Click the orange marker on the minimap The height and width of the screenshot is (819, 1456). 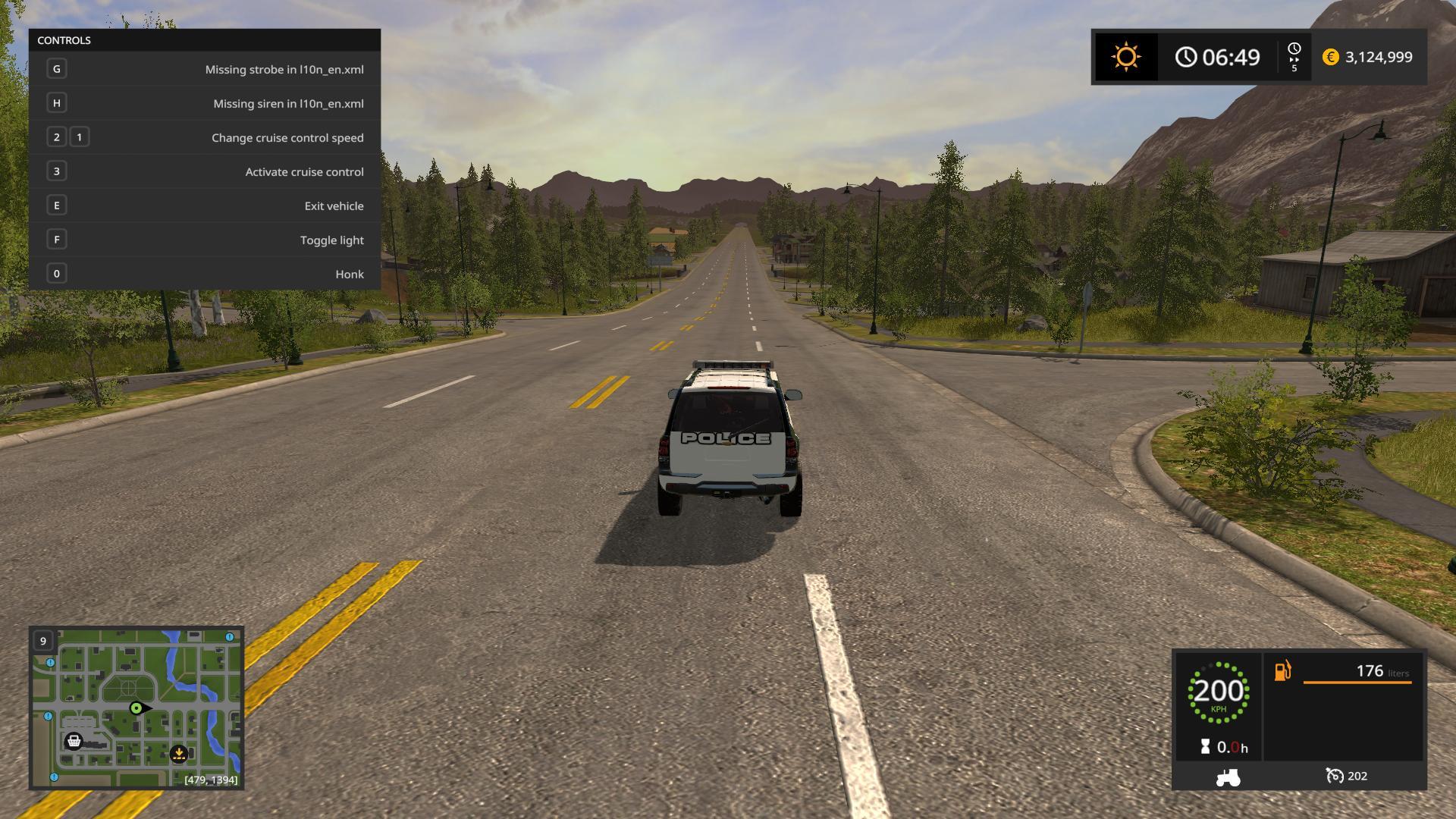[179, 753]
